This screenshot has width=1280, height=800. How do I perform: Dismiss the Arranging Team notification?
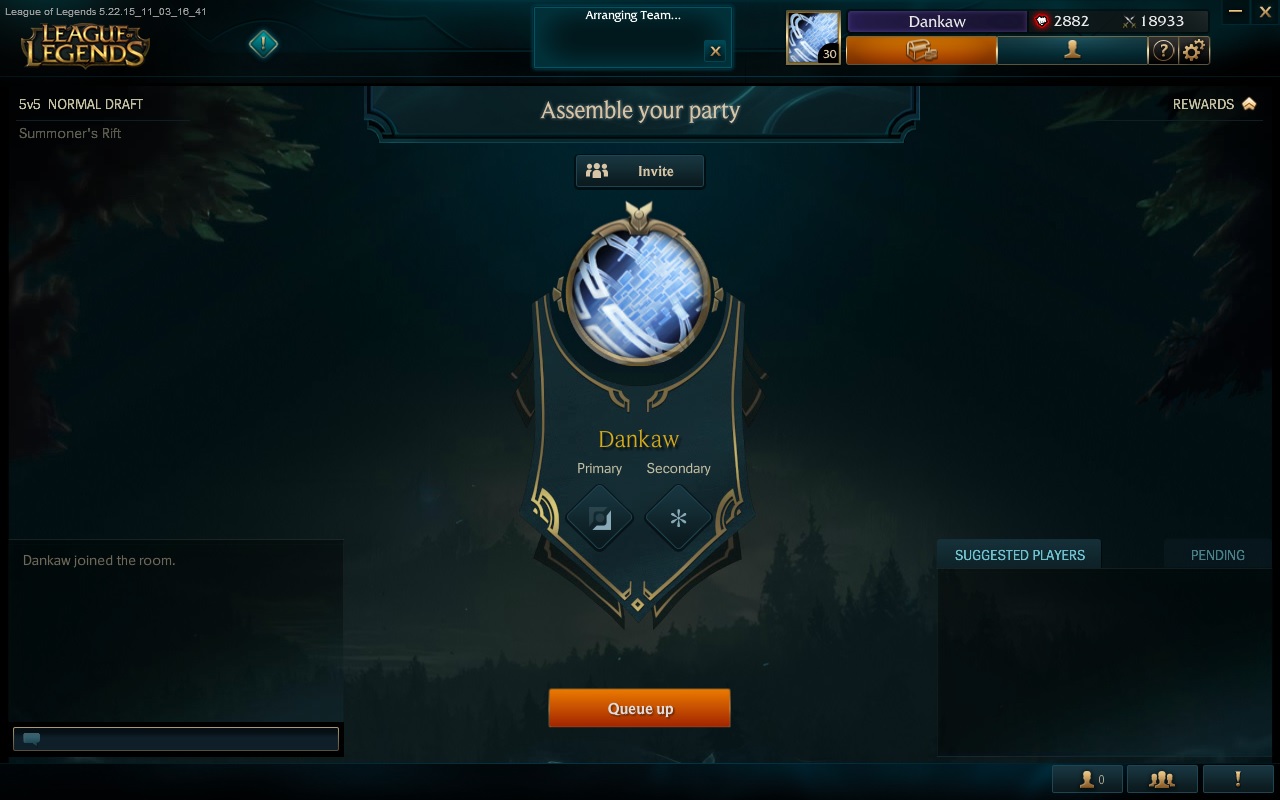tap(715, 51)
